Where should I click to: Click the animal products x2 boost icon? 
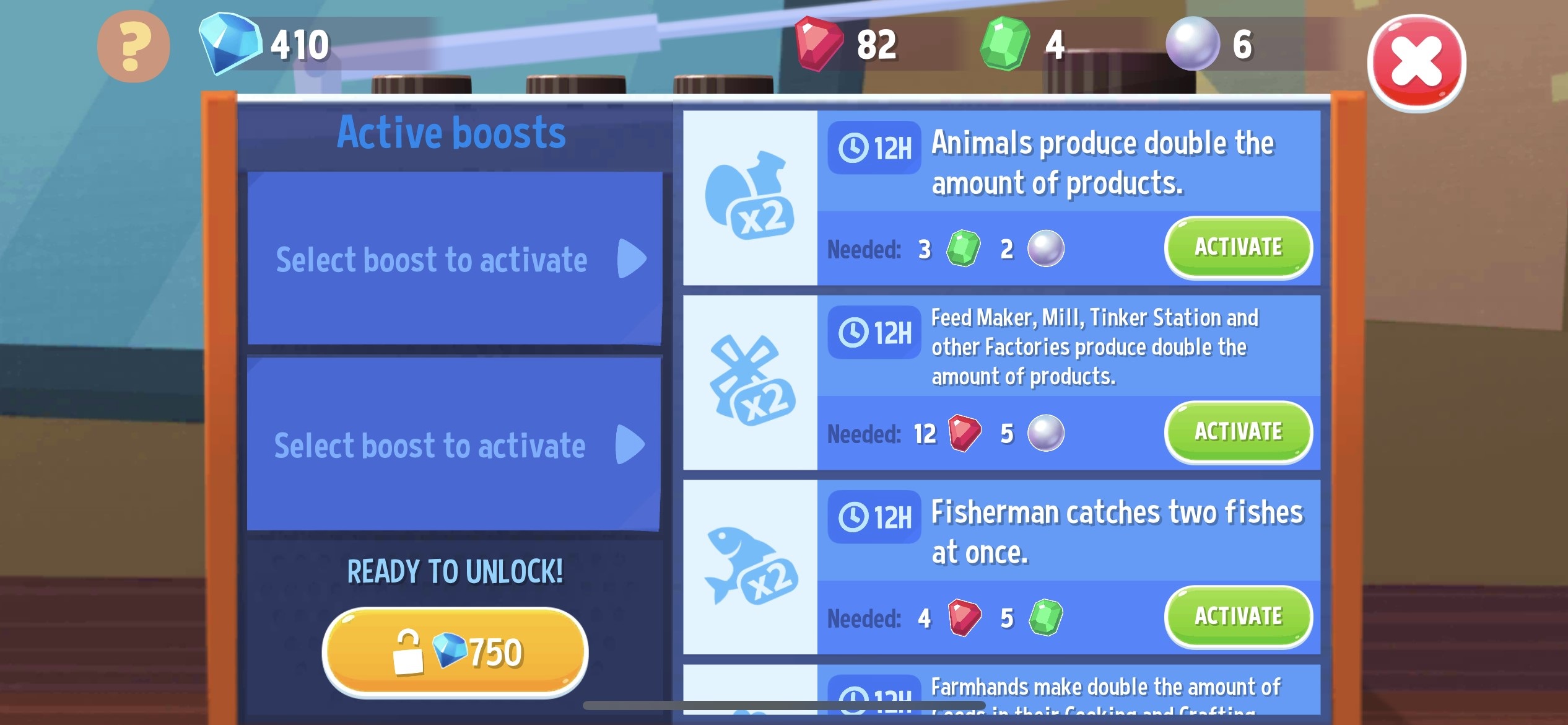coord(751,198)
